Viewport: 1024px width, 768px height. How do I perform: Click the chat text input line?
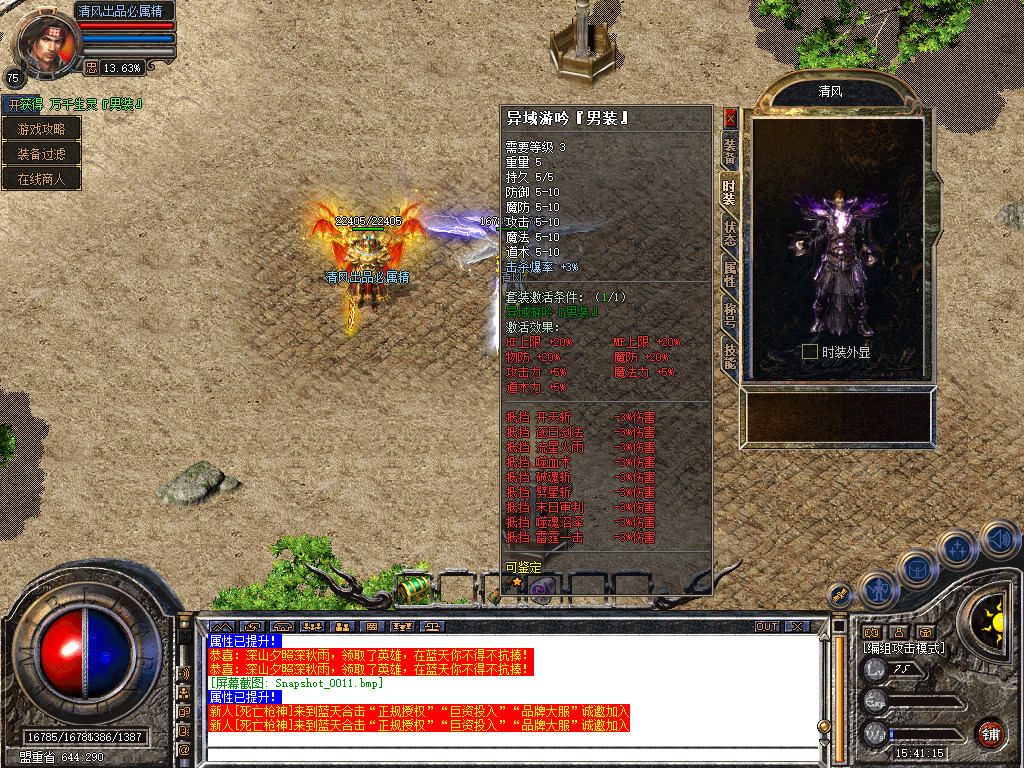coord(510,751)
